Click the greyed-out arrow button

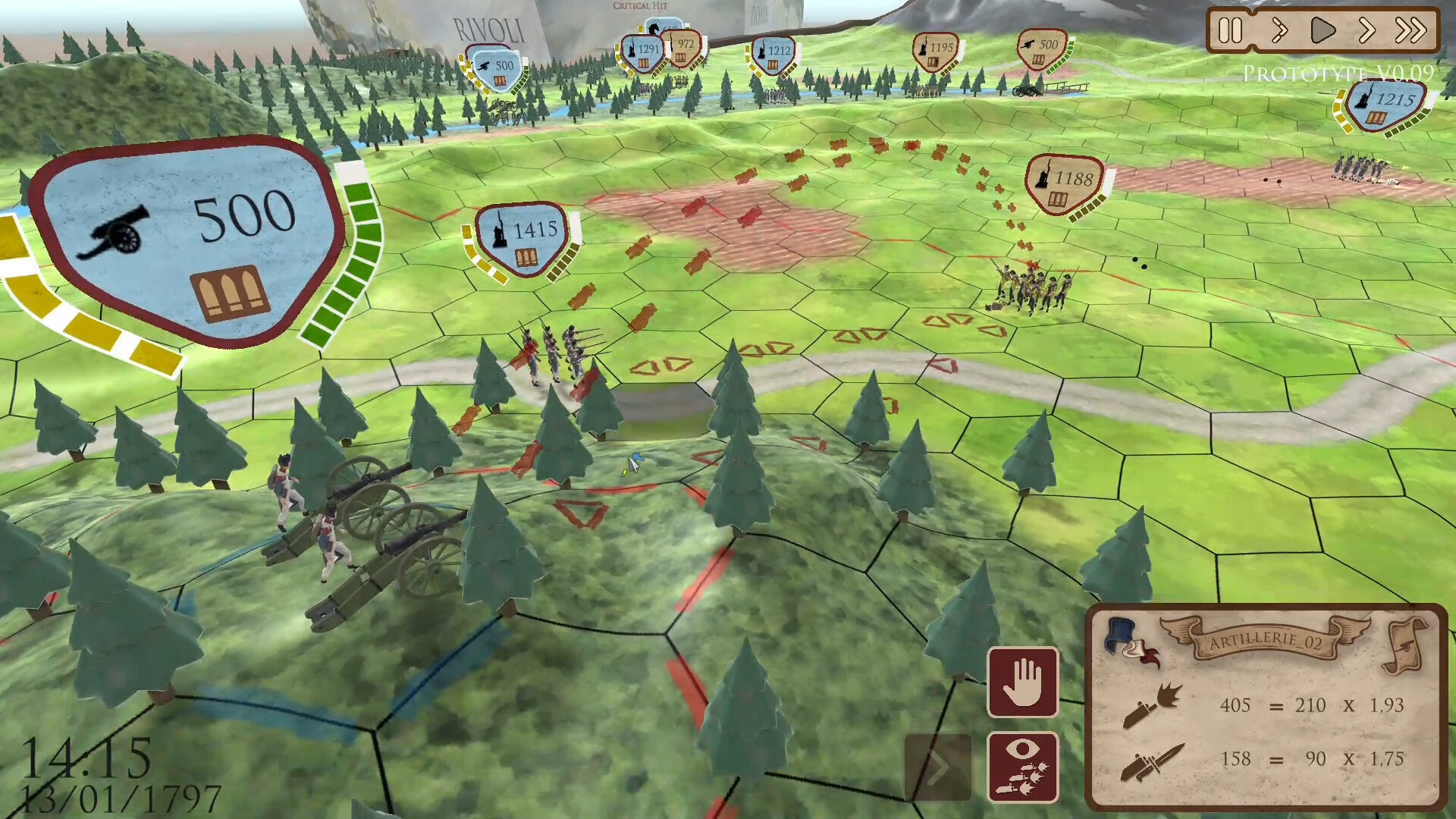(x=937, y=767)
